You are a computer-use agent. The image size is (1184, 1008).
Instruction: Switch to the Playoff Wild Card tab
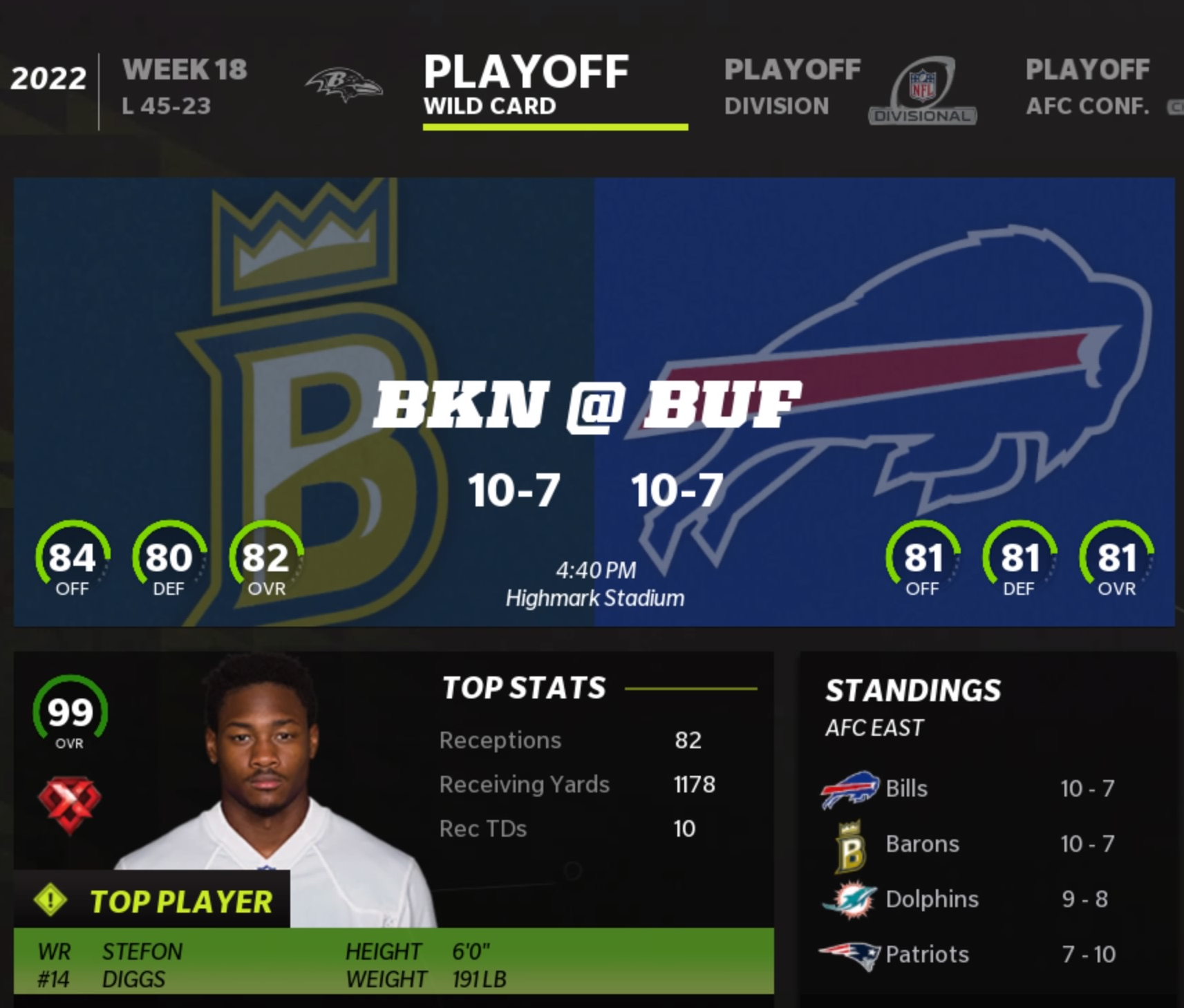point(526,87)
